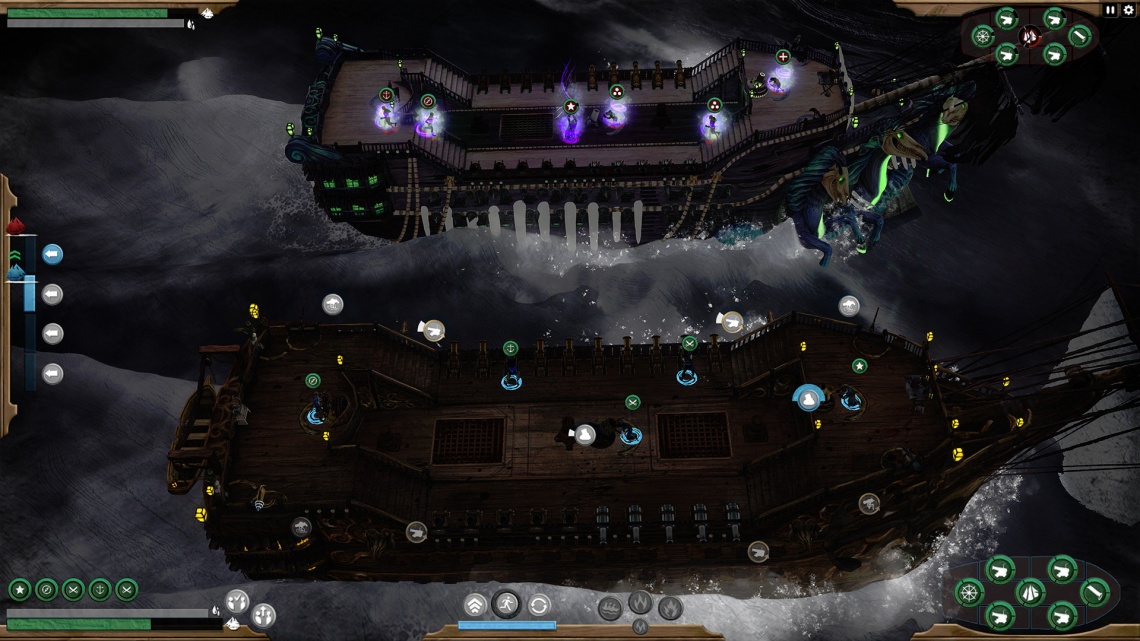Choose the wave ammunition type
The height and width of the screenshot is (641, 1140).
coord(610,608)
